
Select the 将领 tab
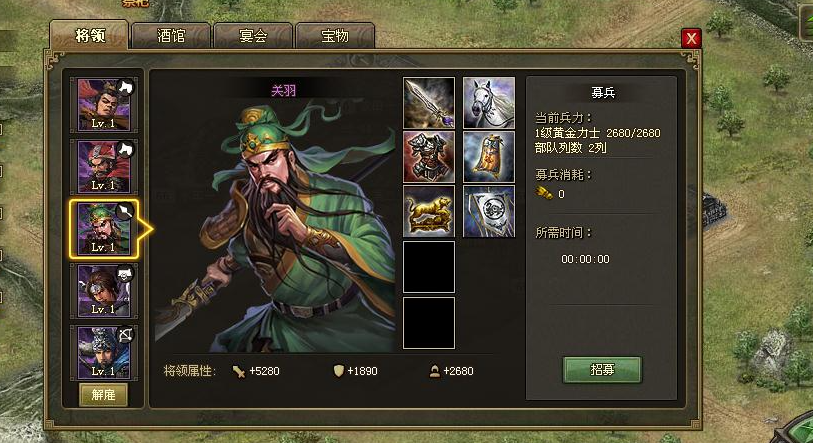[89, 36]
